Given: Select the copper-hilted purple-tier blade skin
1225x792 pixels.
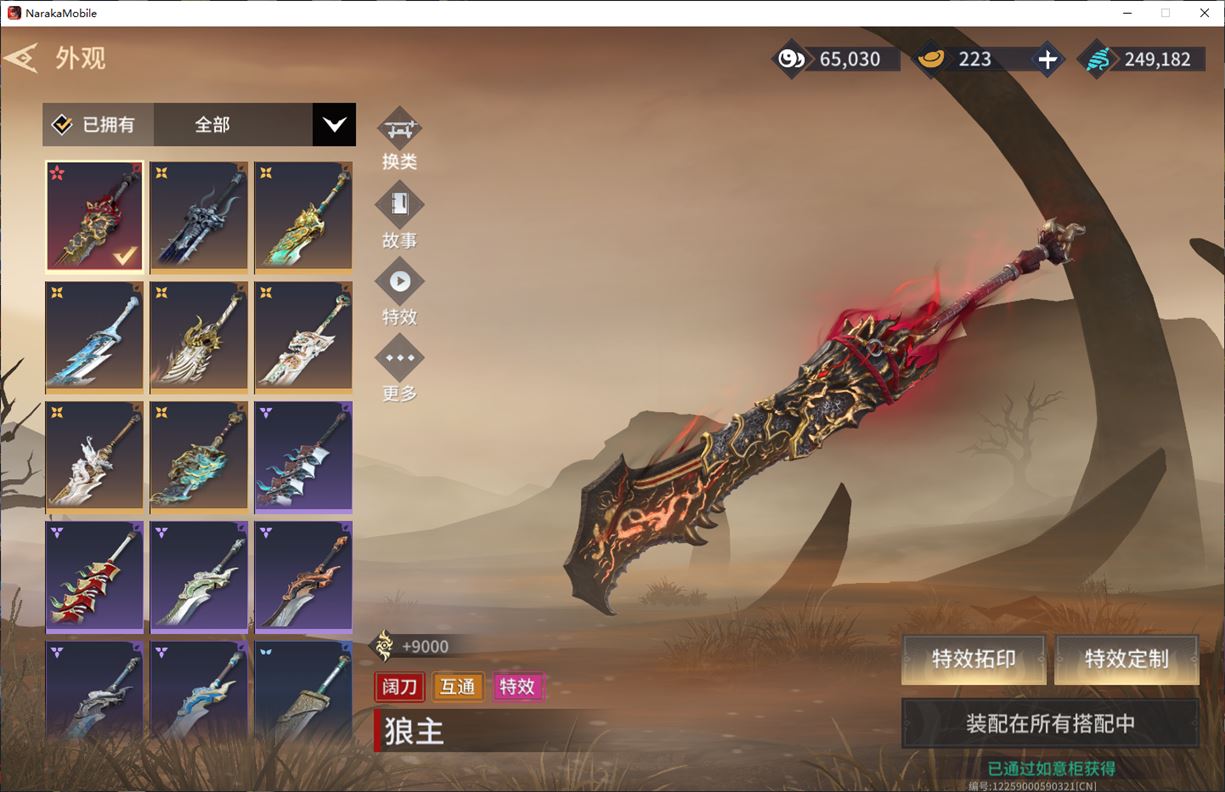Looking at the screenshot, I should pyautogui.click(x=303, y=576).
